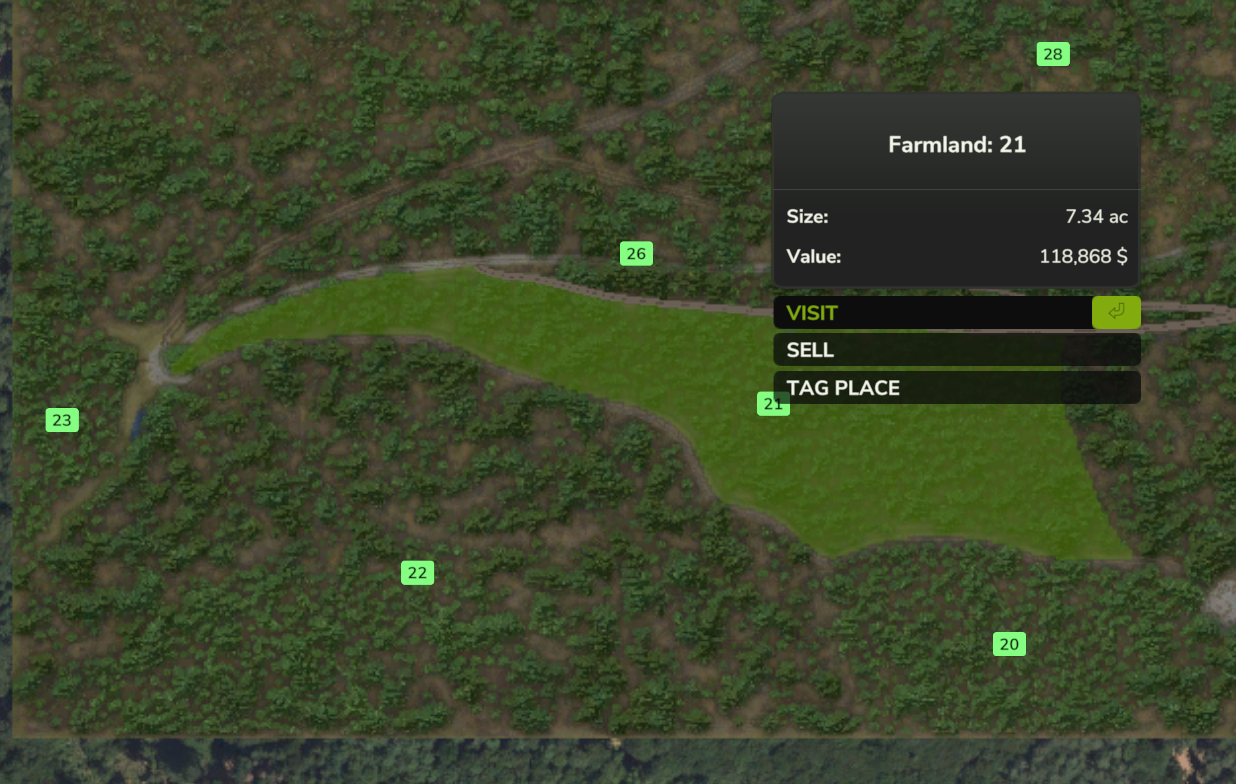Viewport: 1236px width, 784px height.
Task: Choose farmland marker 23 on the map
Action: (x=62, y=420)
